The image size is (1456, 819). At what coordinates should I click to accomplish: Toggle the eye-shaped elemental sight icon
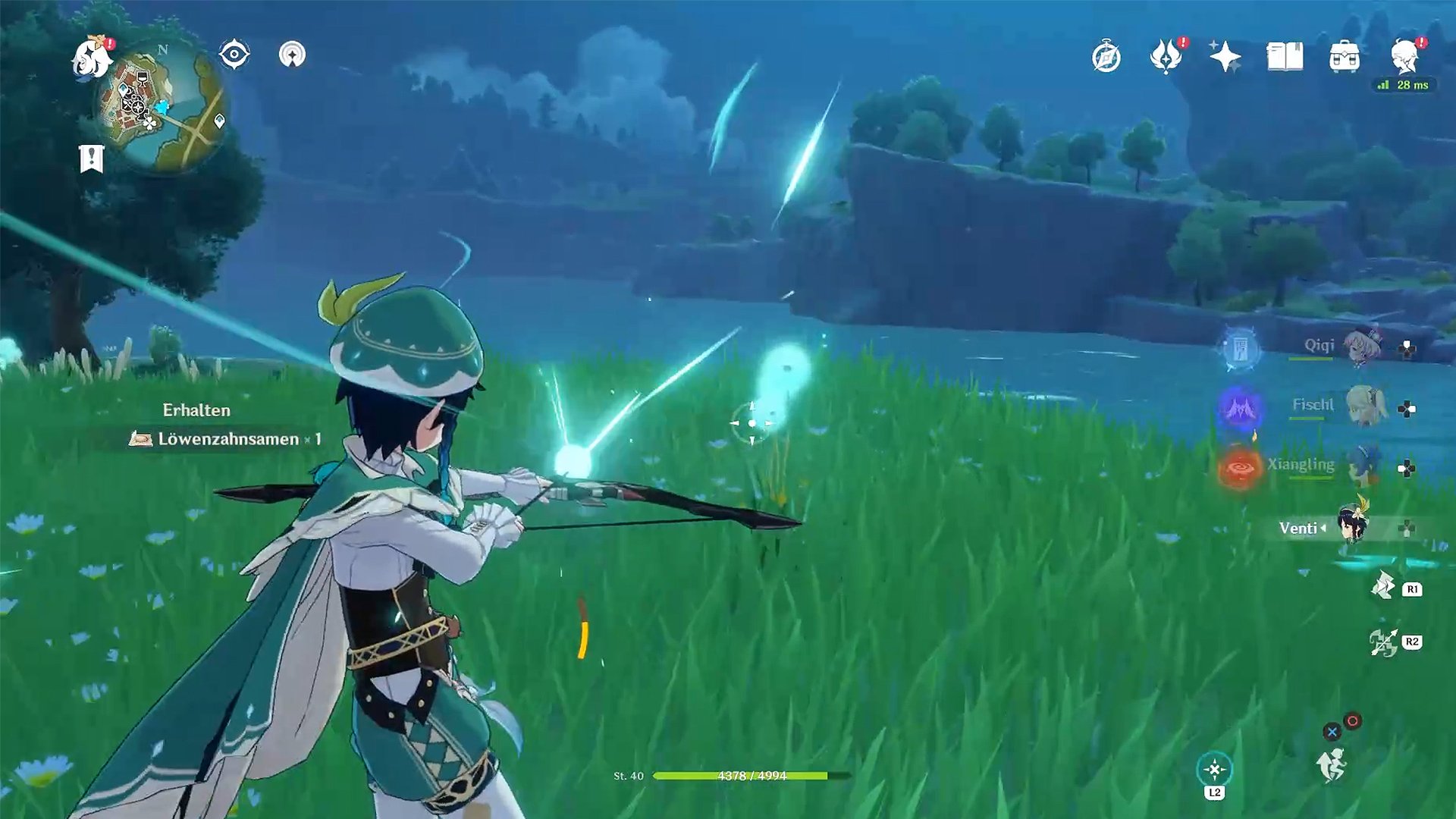point(234,55)
